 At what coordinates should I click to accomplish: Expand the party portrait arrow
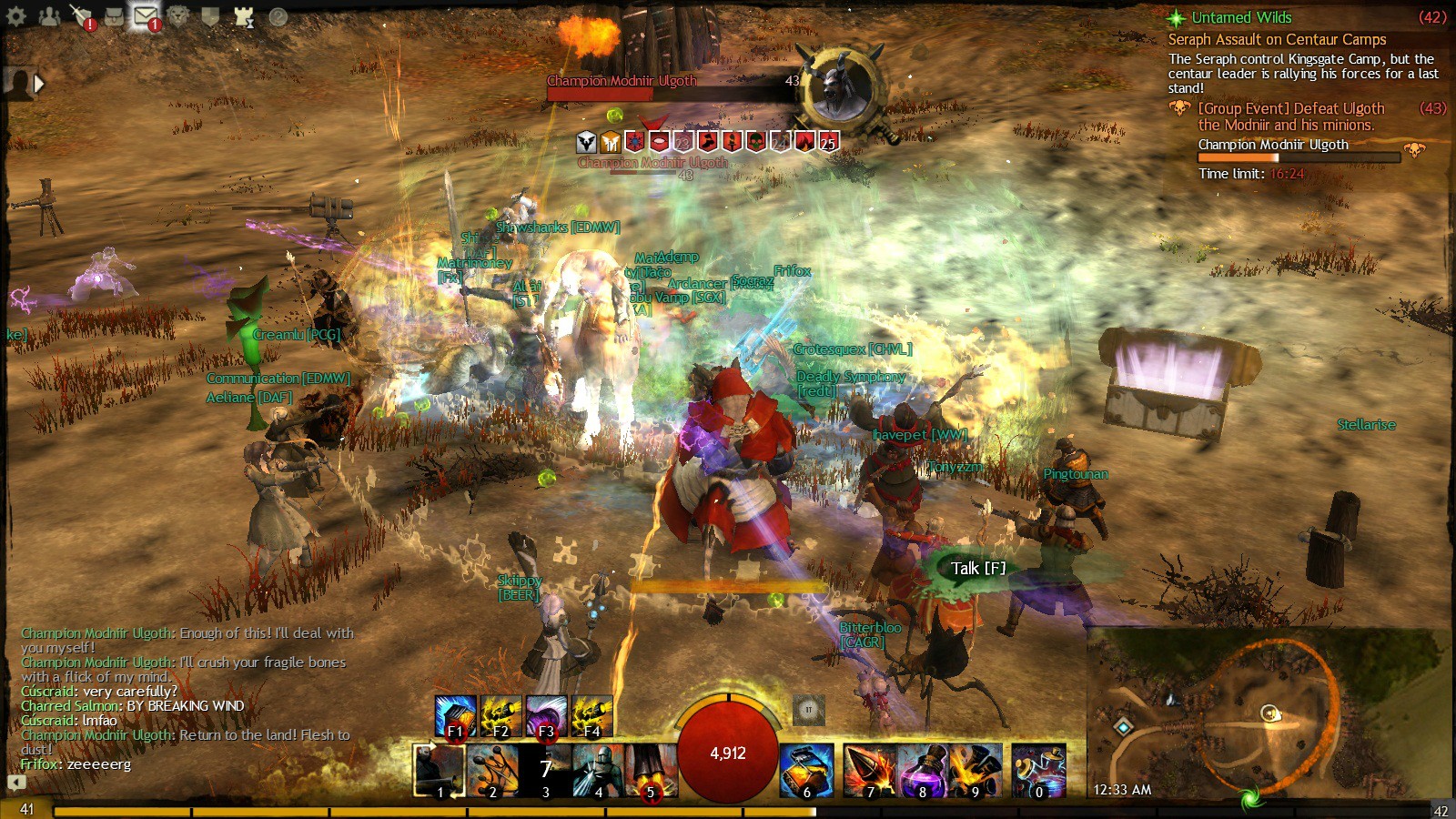[x=39, y=84]
